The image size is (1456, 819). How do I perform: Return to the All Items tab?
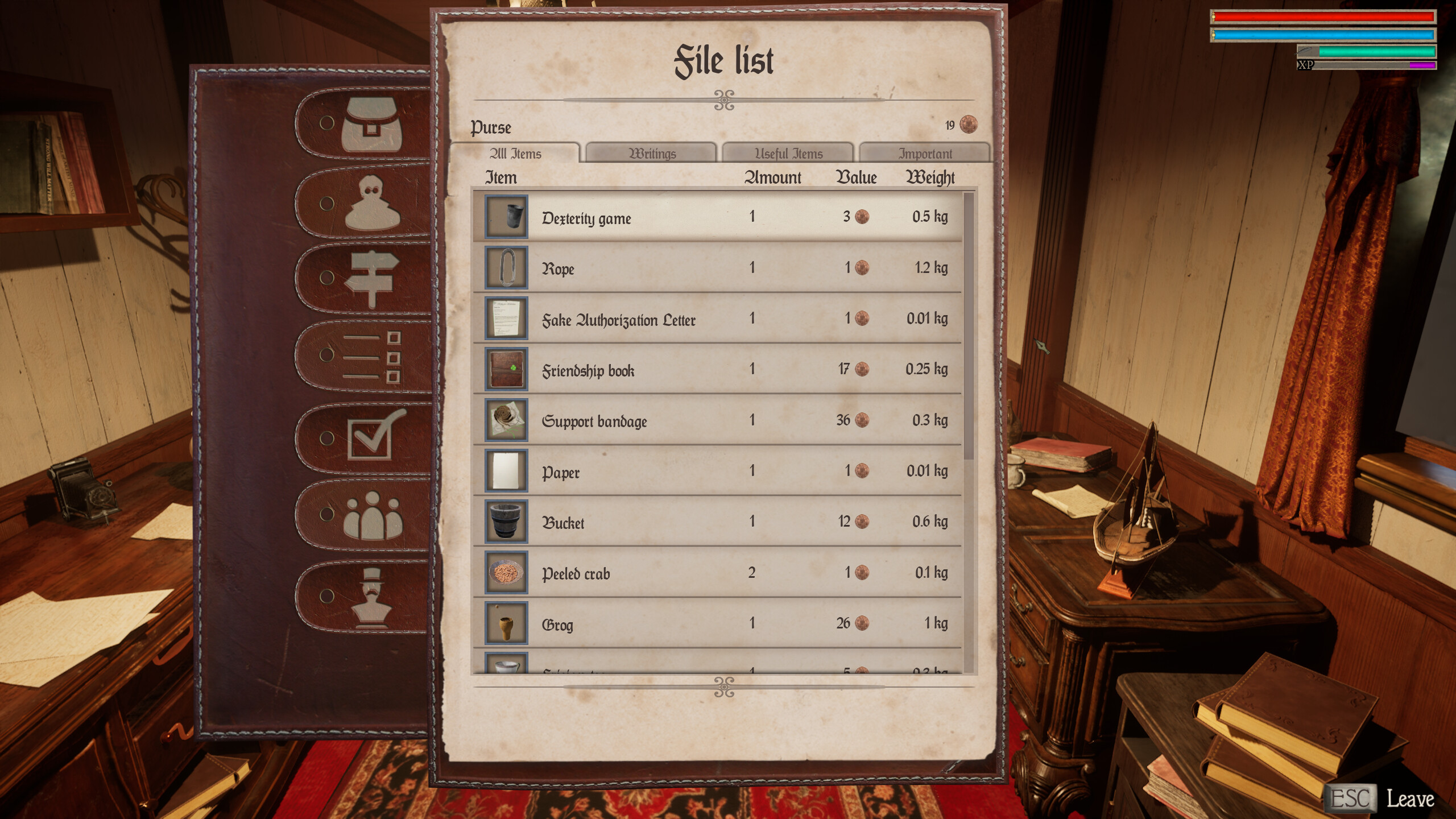tap(516, 153)
